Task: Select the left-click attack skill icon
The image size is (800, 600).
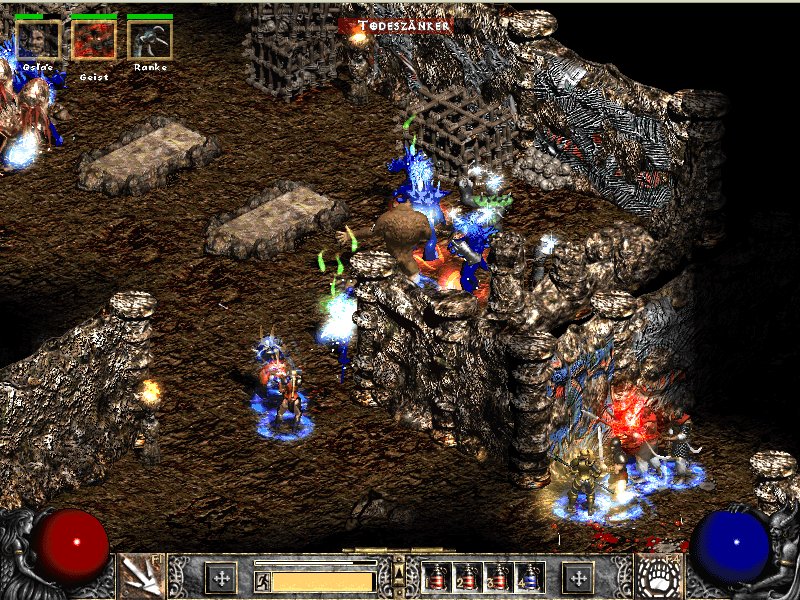Action: click(141, 577)
